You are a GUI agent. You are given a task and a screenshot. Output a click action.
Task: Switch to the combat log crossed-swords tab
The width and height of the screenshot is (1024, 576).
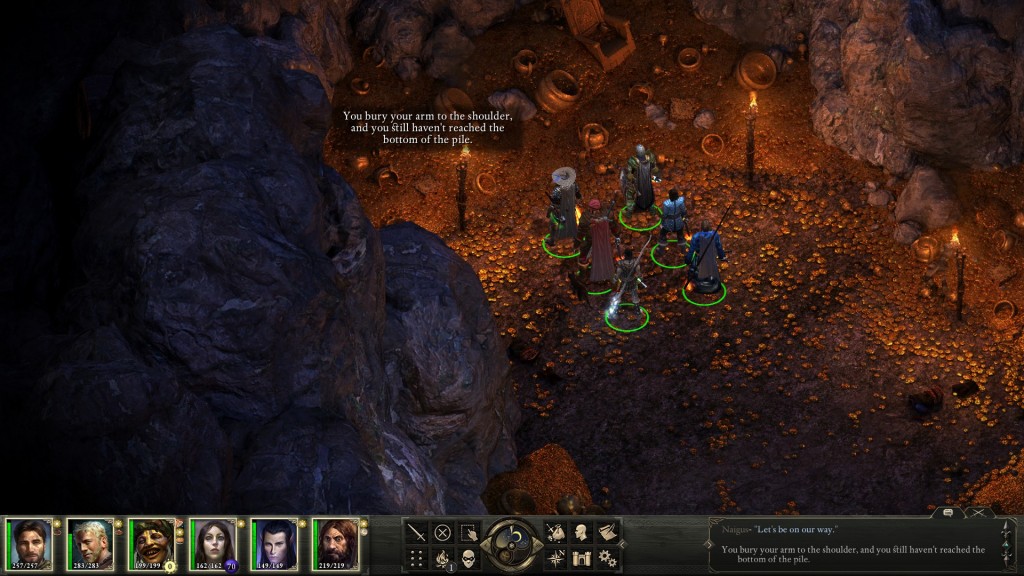[980, 512]
